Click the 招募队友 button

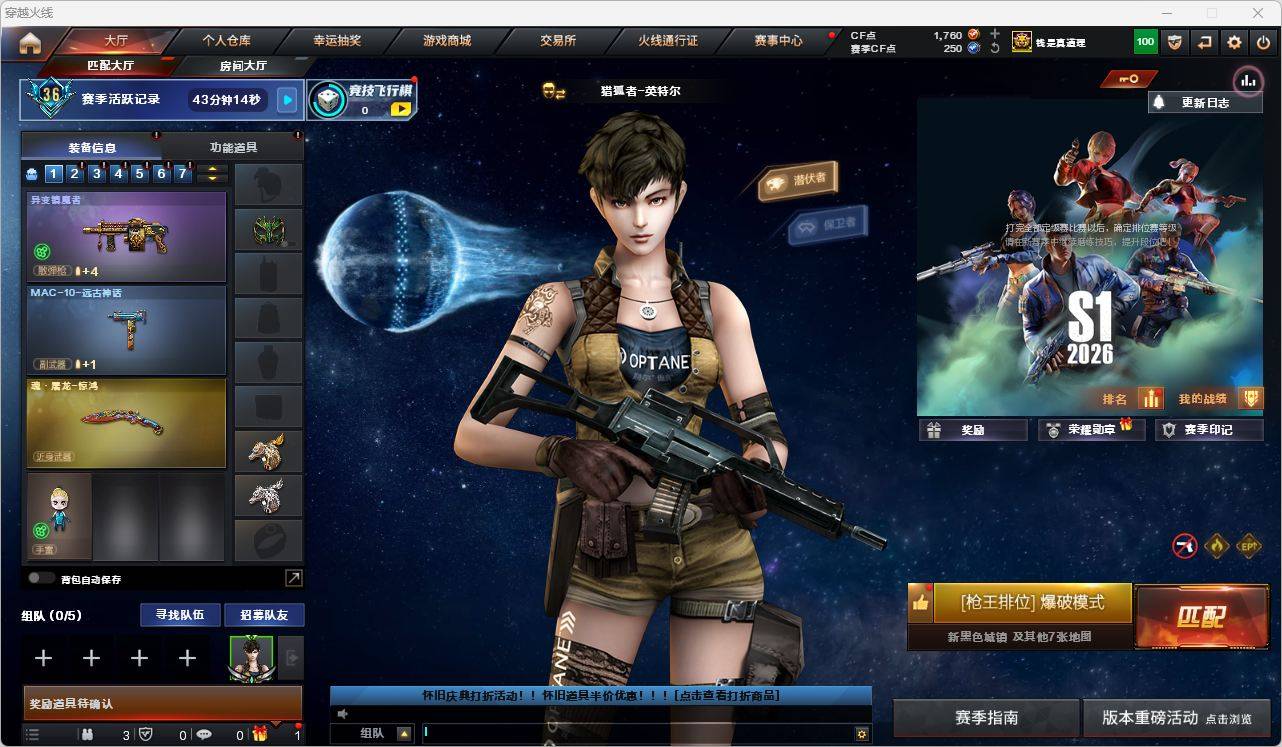263,615
